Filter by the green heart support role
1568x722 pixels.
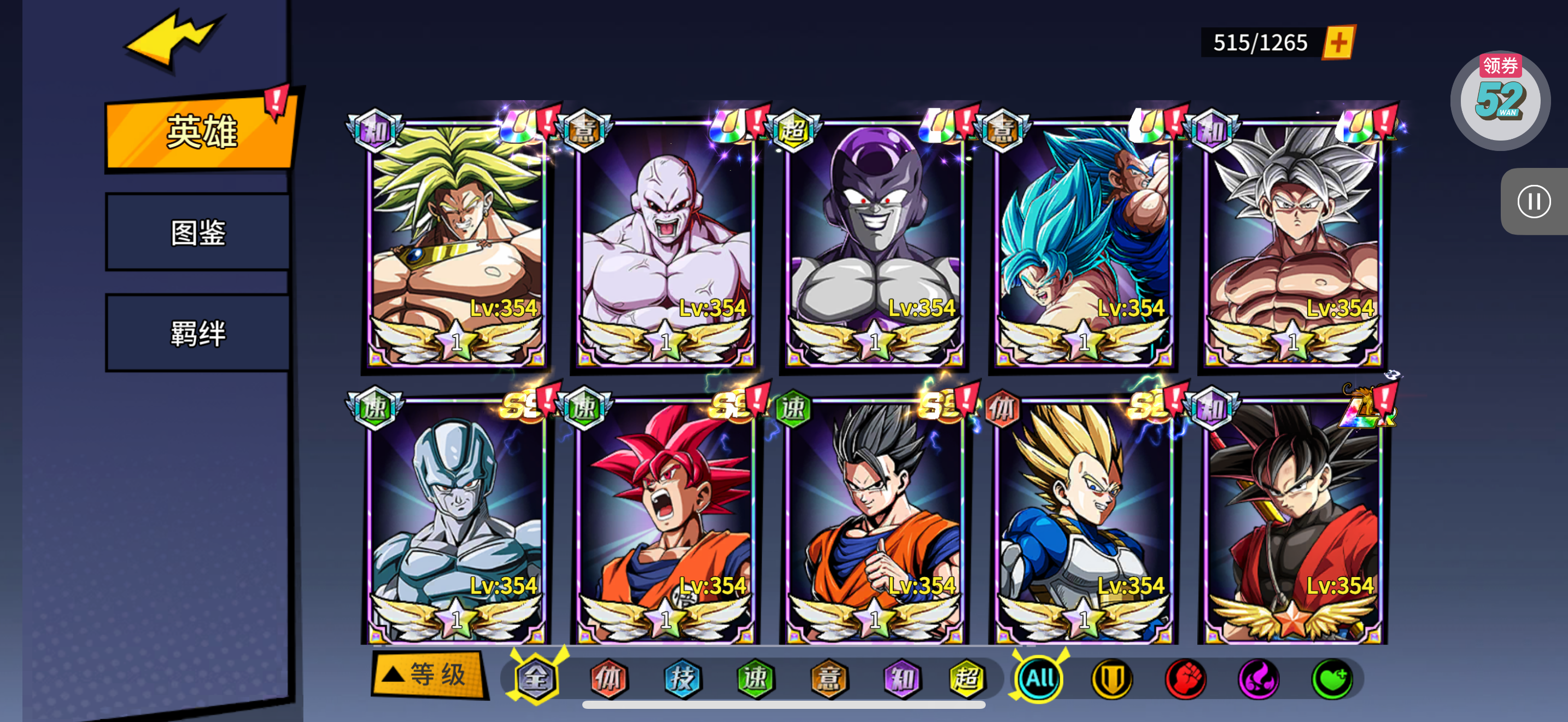[1332, 678]
